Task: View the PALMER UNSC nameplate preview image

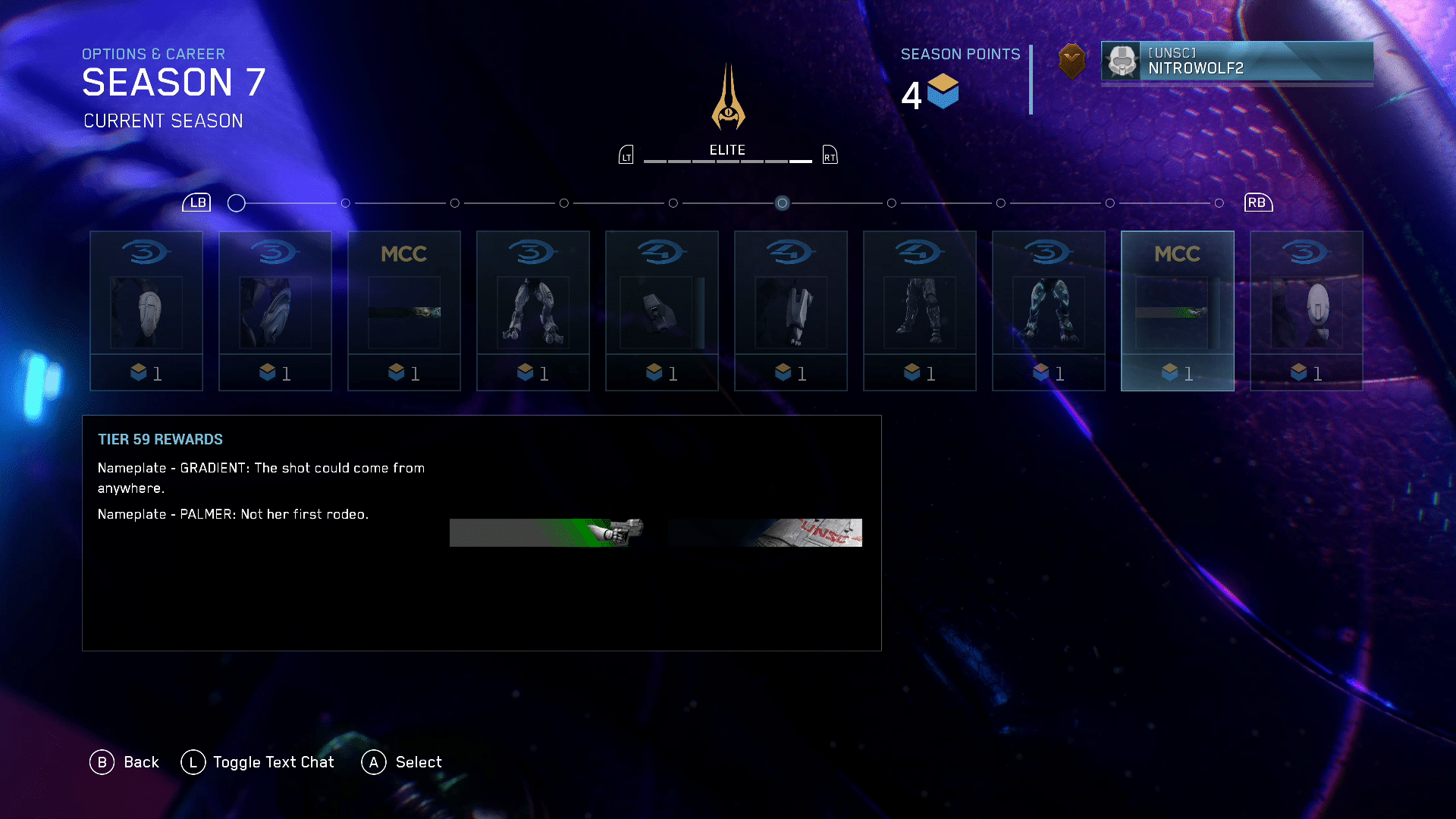Action: point(766,532)
